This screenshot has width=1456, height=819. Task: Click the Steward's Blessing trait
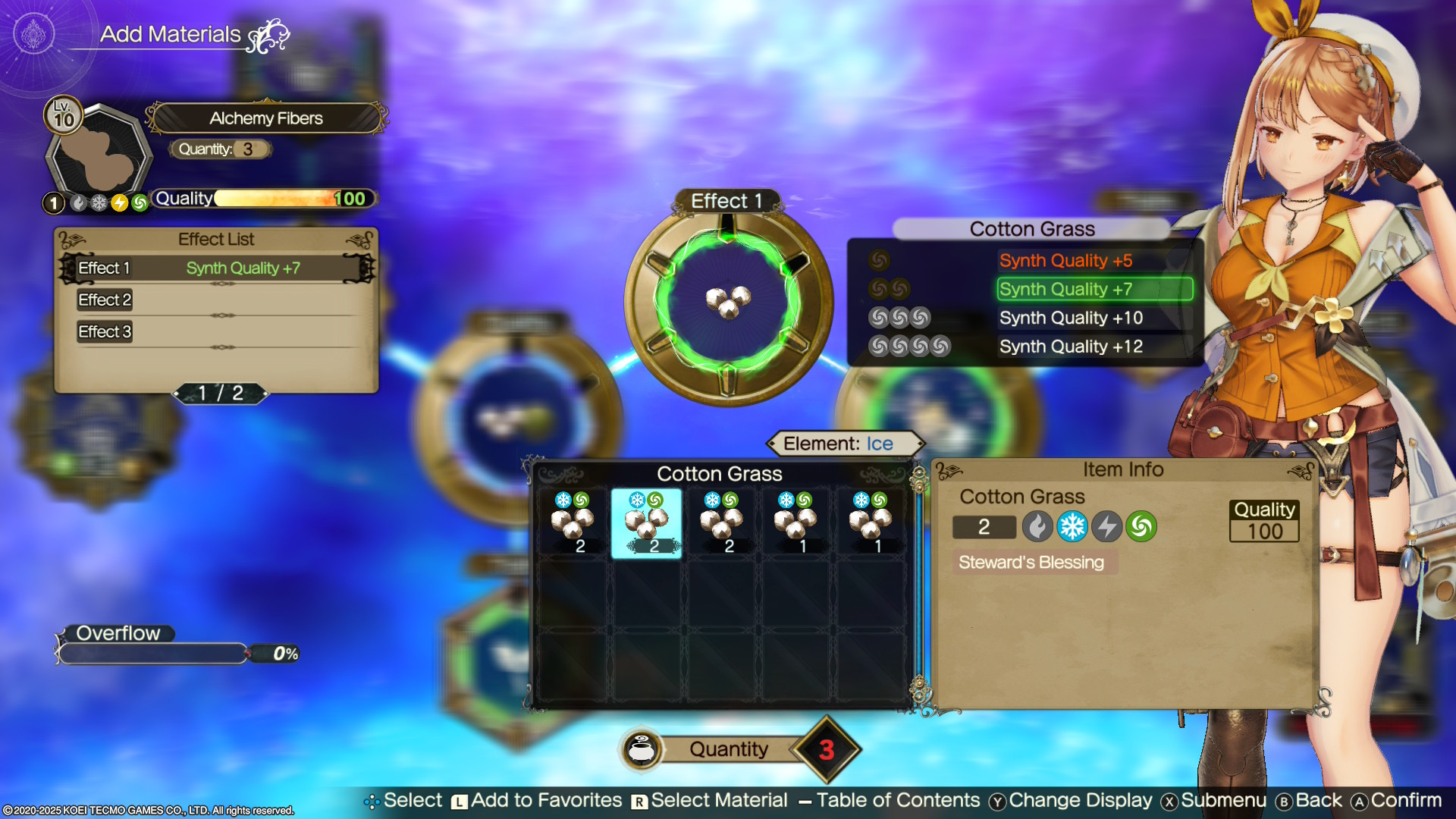tap(1031, 563)
